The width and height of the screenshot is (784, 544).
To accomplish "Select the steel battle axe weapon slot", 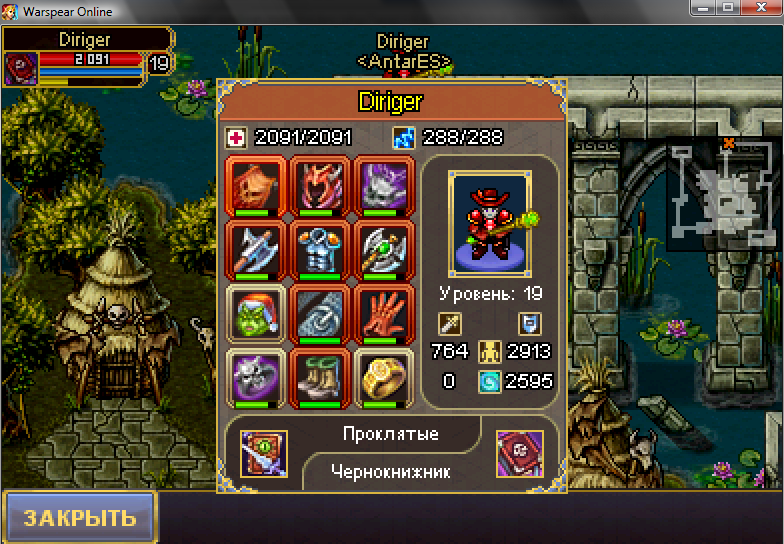I will tap(257, 249).
